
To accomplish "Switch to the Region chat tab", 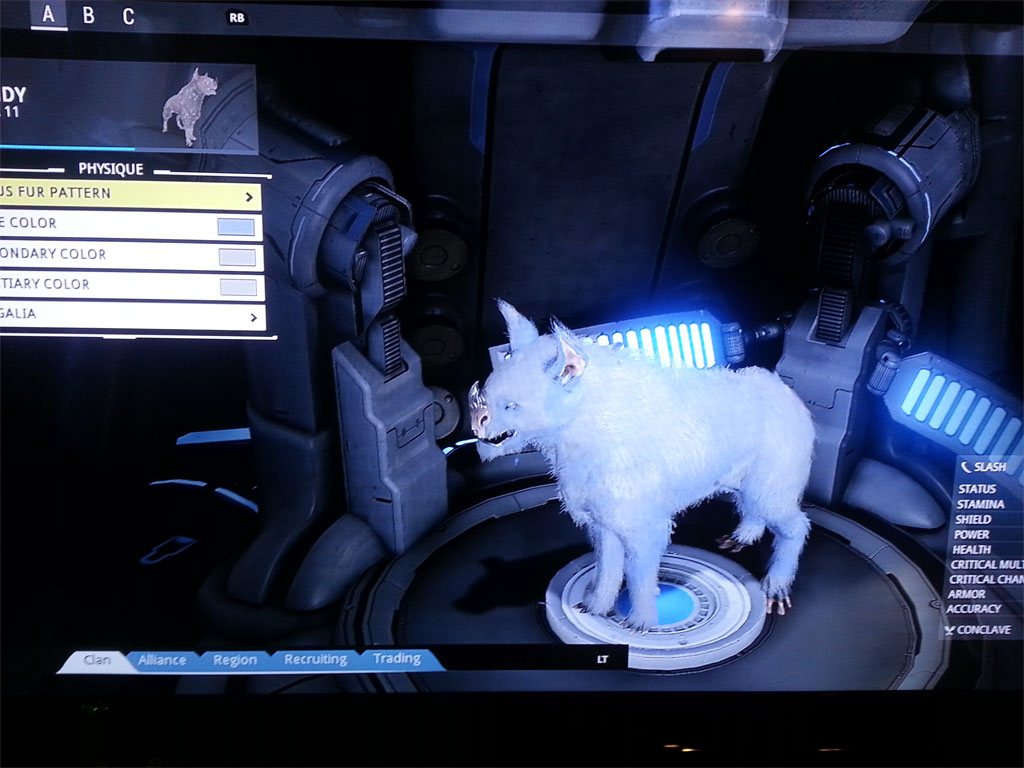I will (236, 660).
